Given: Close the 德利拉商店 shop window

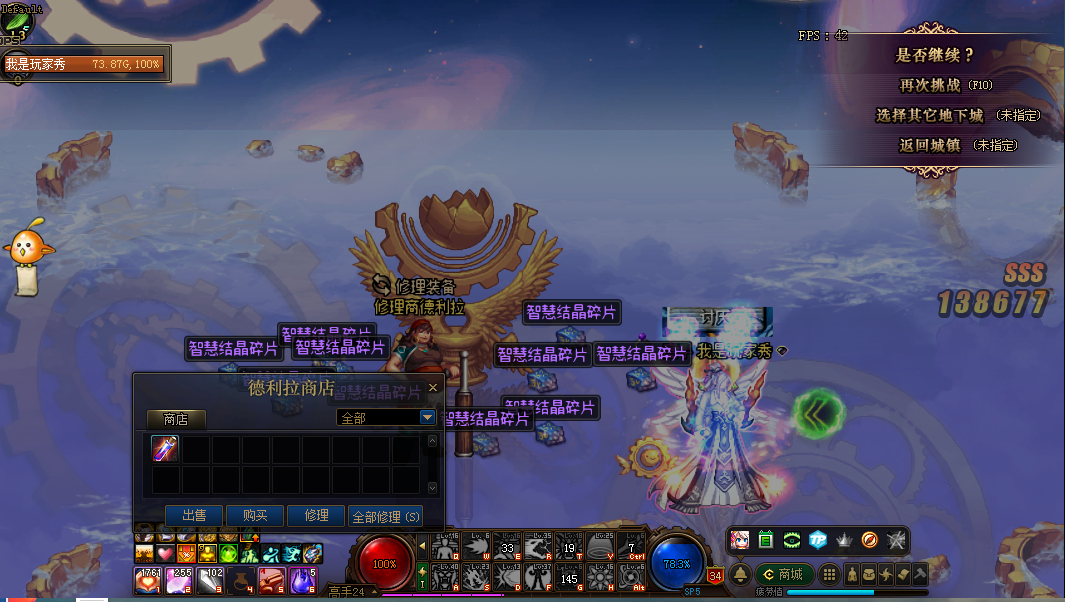Looking at the screenshot, I should point(433,388).
